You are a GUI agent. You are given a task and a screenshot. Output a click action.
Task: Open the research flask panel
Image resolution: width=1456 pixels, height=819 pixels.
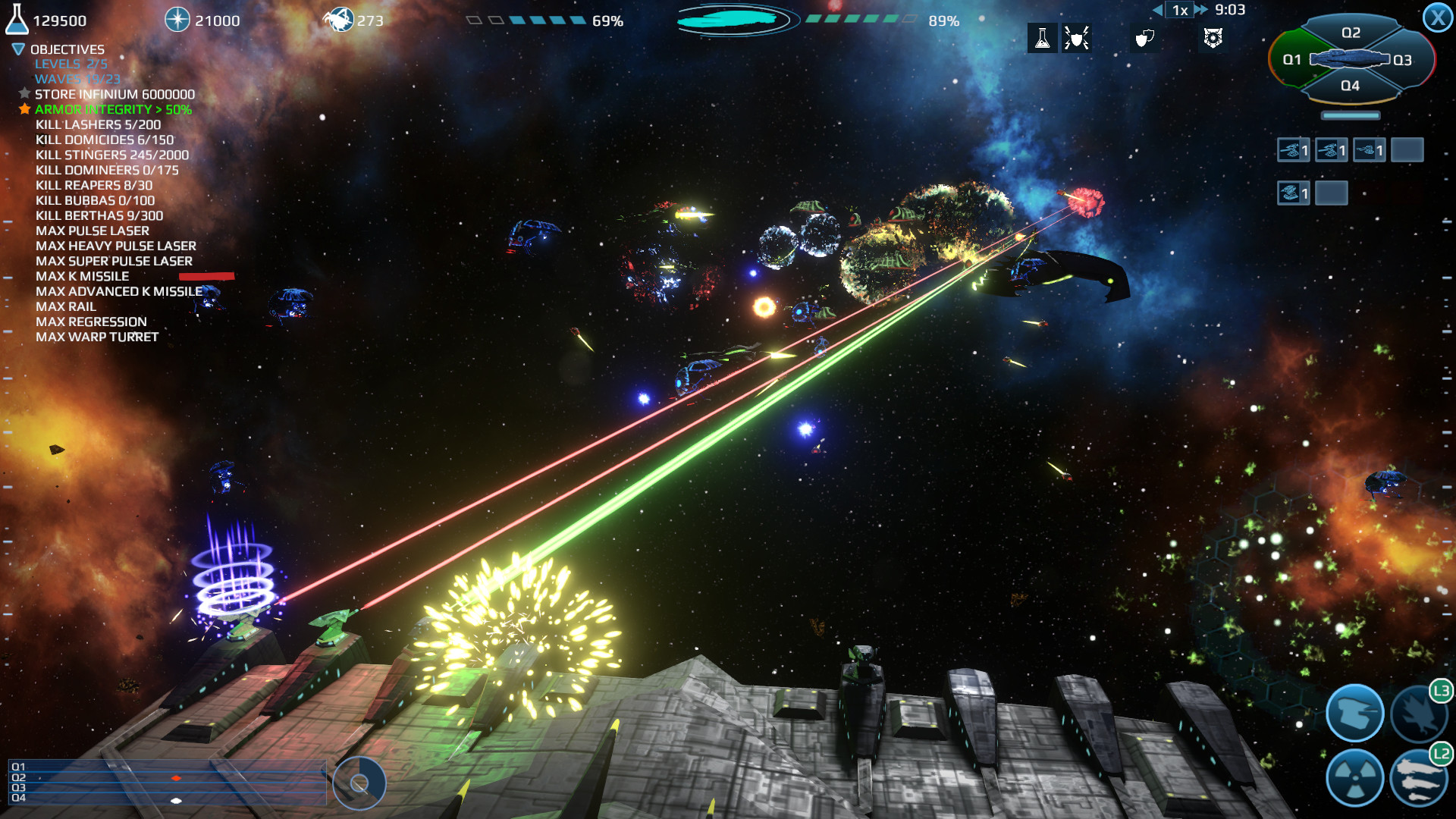[1043, 39]
